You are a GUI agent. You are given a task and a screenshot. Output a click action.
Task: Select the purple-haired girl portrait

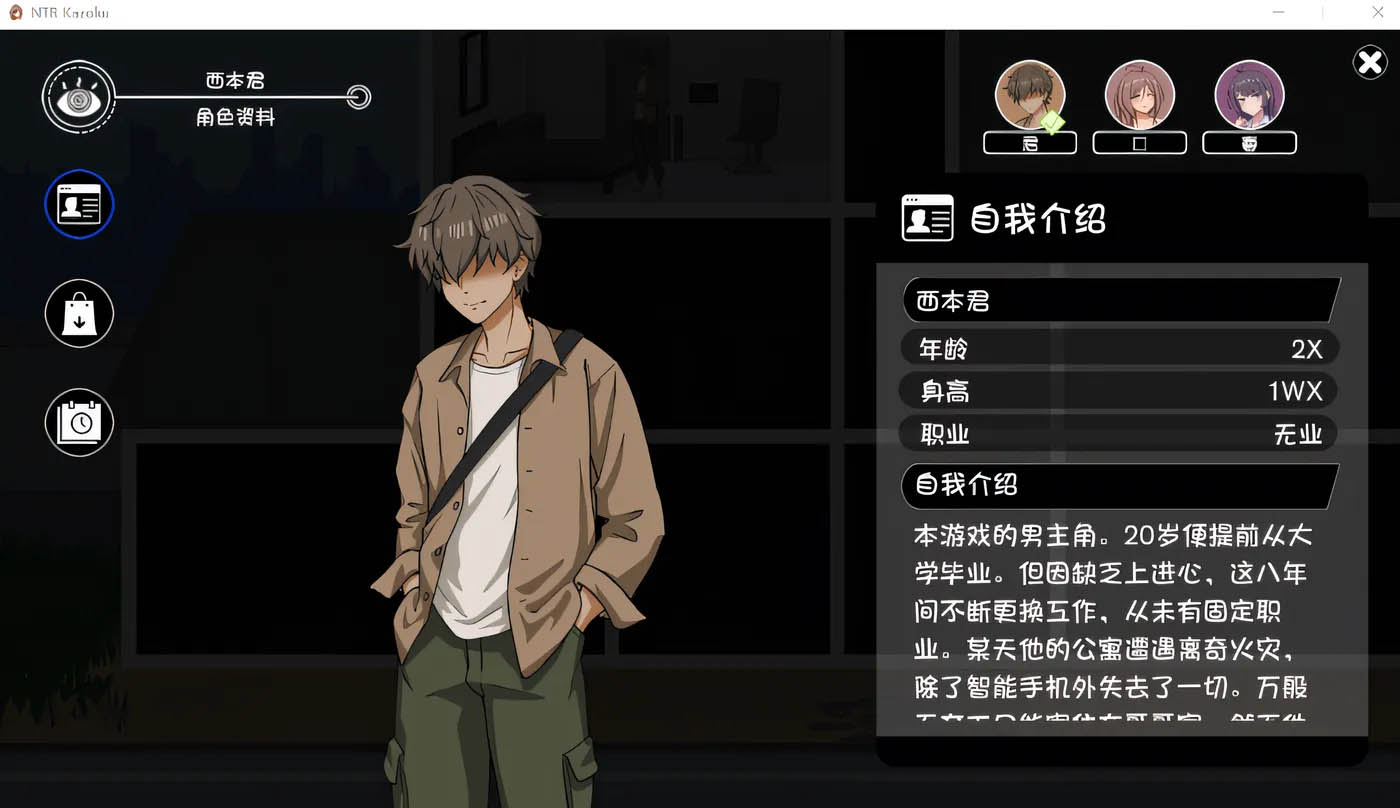[1249, 95]
